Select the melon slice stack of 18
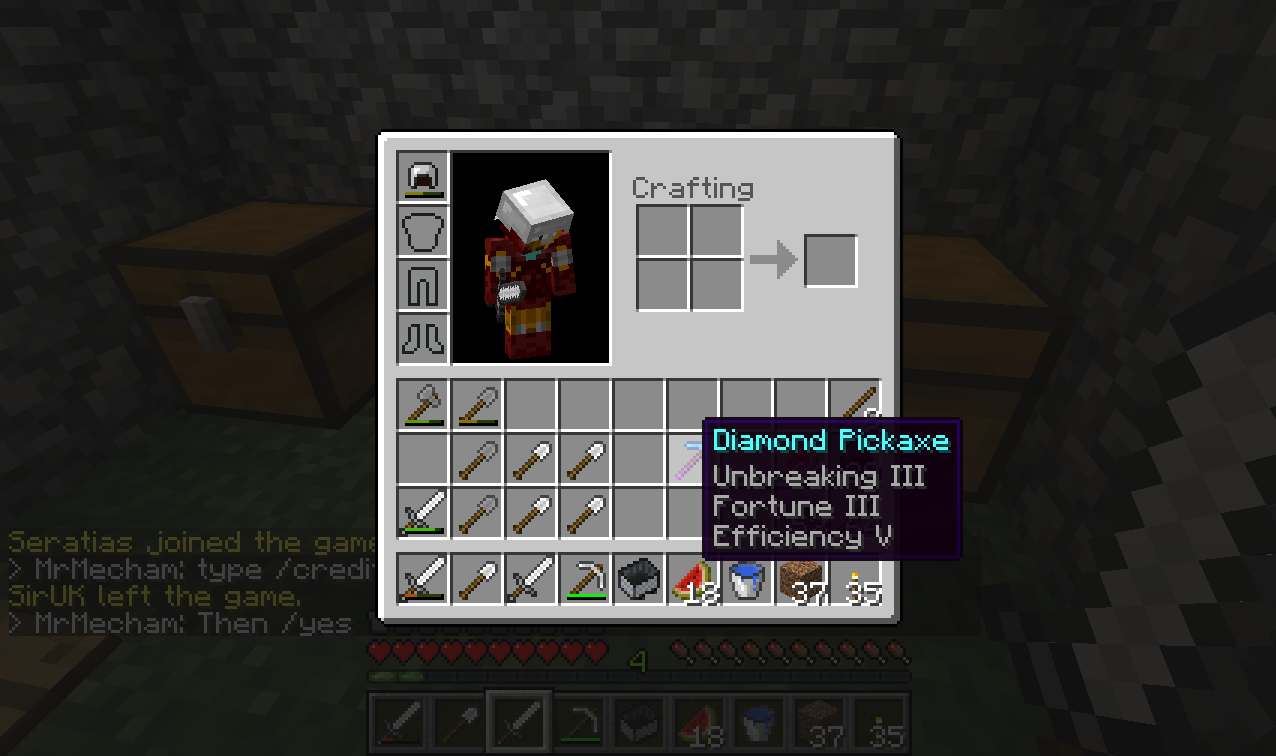Screen dimensions: 1276x756 [693, 580]
